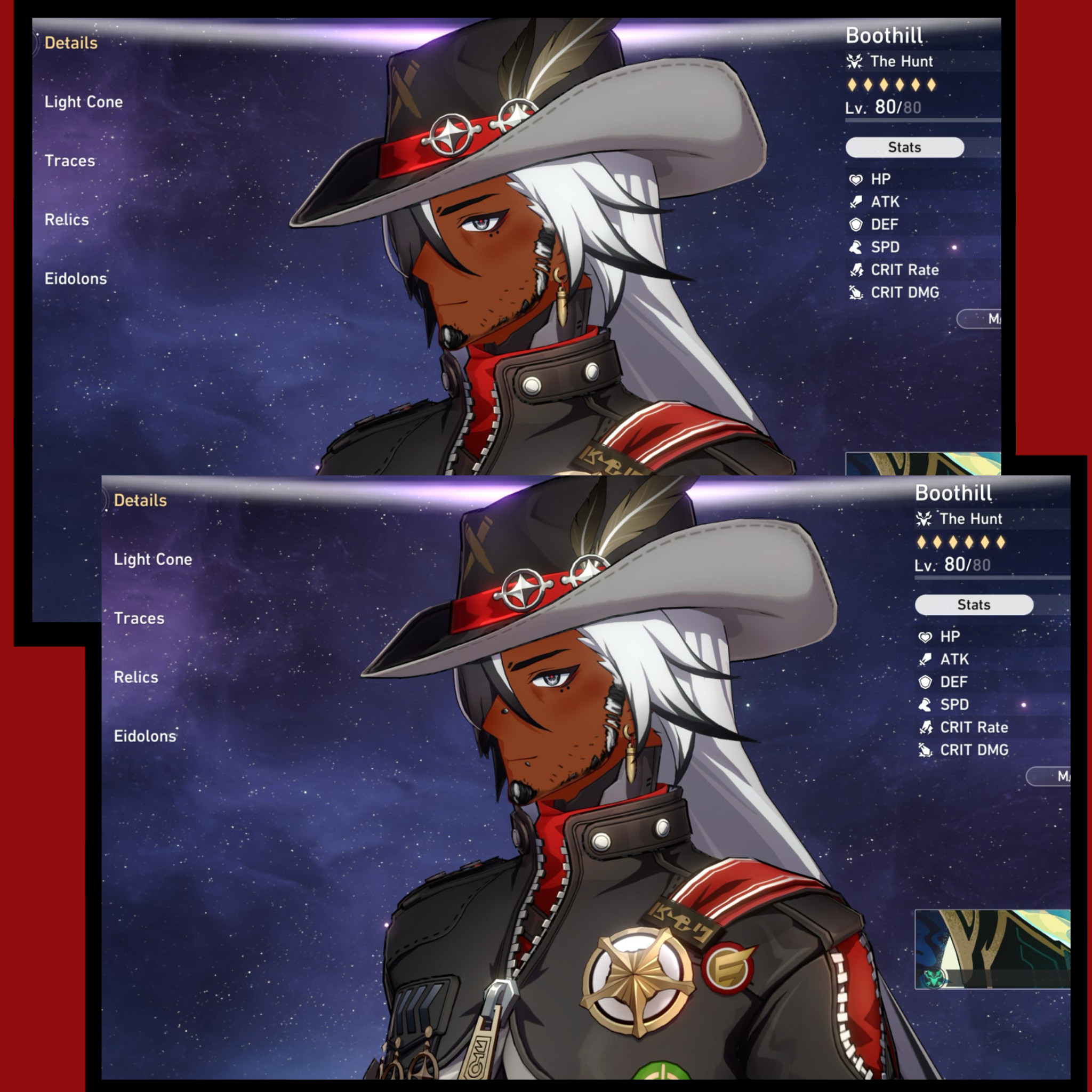Open the Relics panel
1092x1092 pixels.
click(x=135, y=677)
